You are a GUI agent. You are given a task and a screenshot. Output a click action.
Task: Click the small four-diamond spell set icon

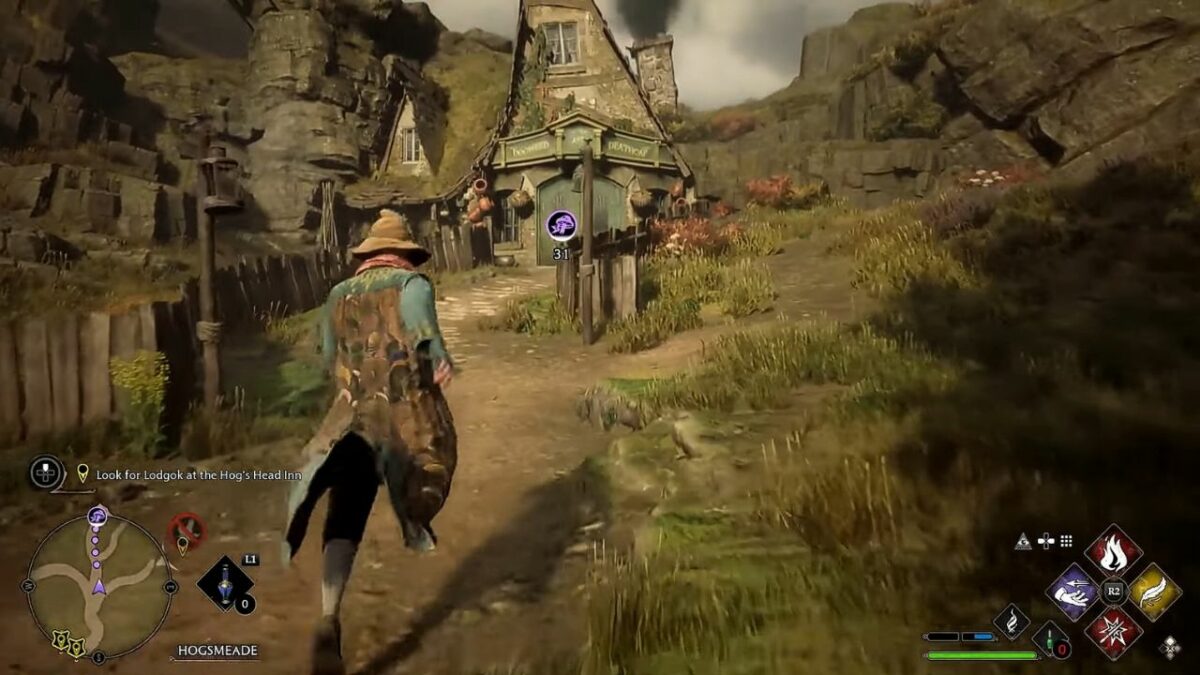click(x=1169, y=647)
